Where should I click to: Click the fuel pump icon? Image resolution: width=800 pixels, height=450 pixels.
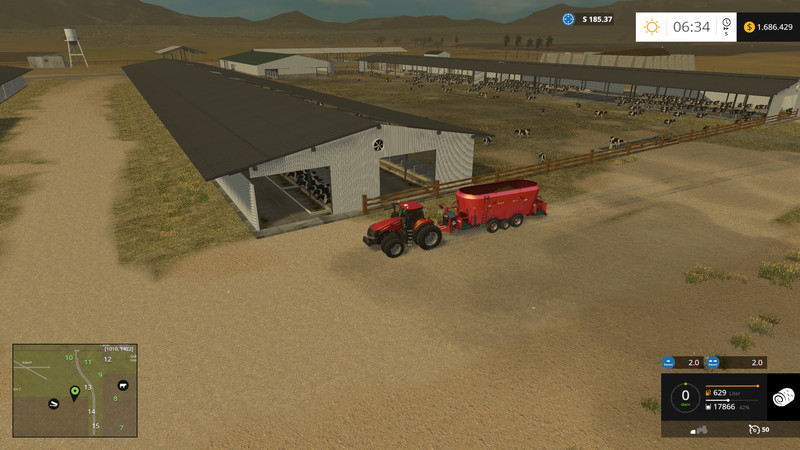pyautogui.click(x=709, y=393)
